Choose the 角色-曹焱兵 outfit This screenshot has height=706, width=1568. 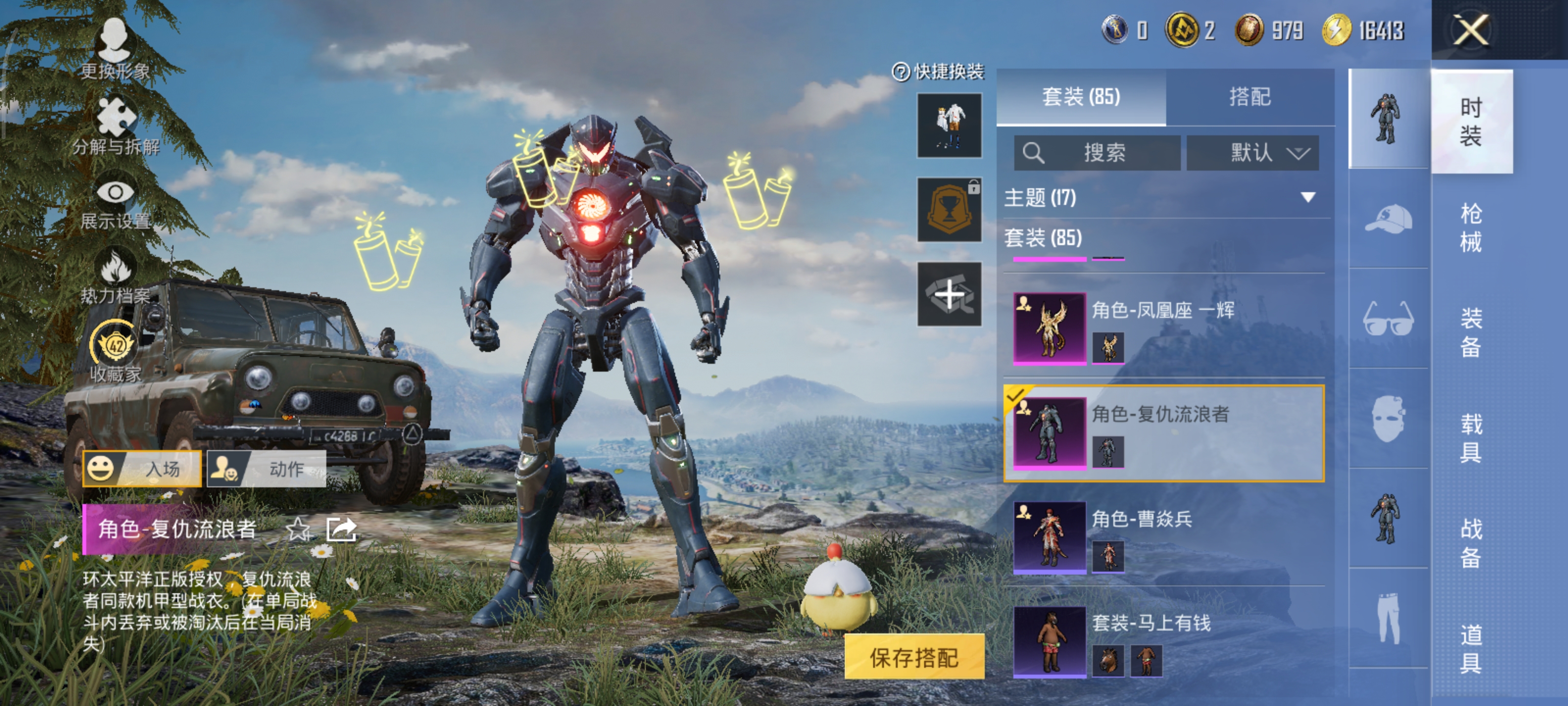[x=1163, y=537]
